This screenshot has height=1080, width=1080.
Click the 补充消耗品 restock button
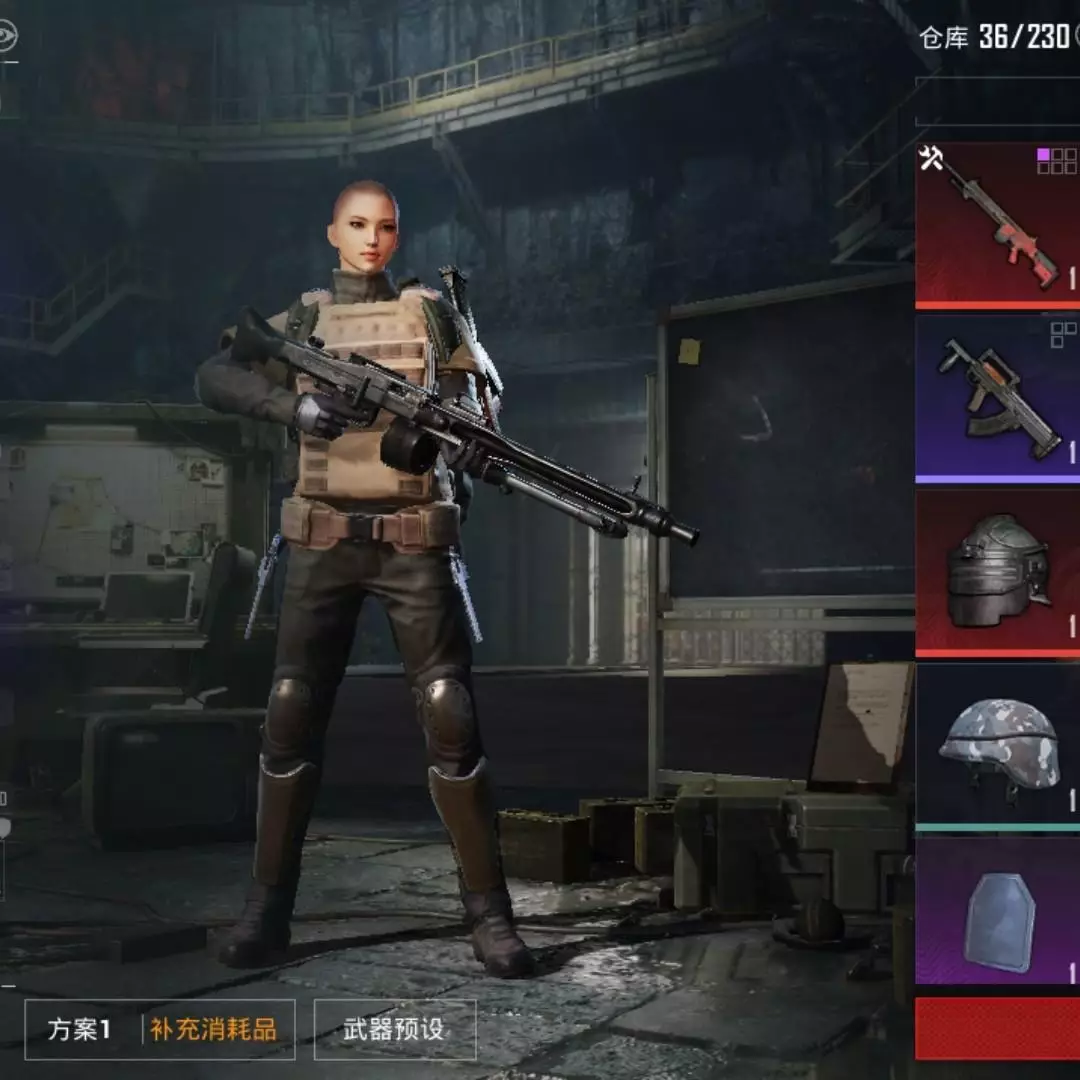coord(213,1029)
